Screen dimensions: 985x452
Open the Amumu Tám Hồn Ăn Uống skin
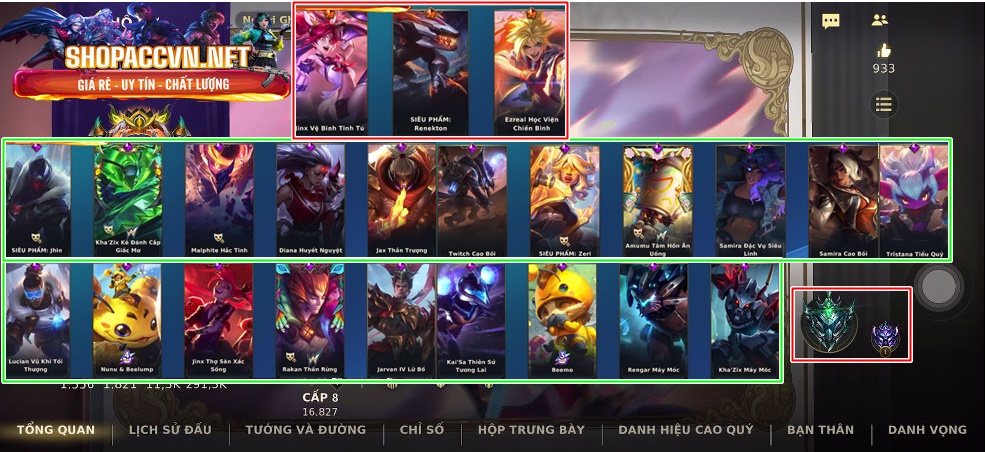point(657,200)
